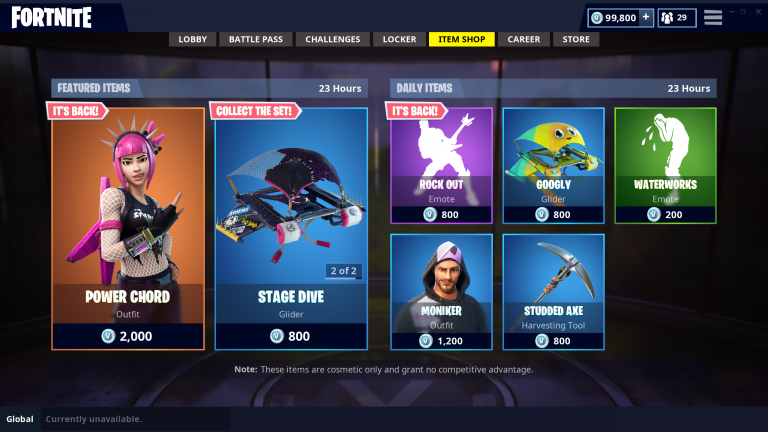Select the Studded Axe harvesting tool

(553, 291)
